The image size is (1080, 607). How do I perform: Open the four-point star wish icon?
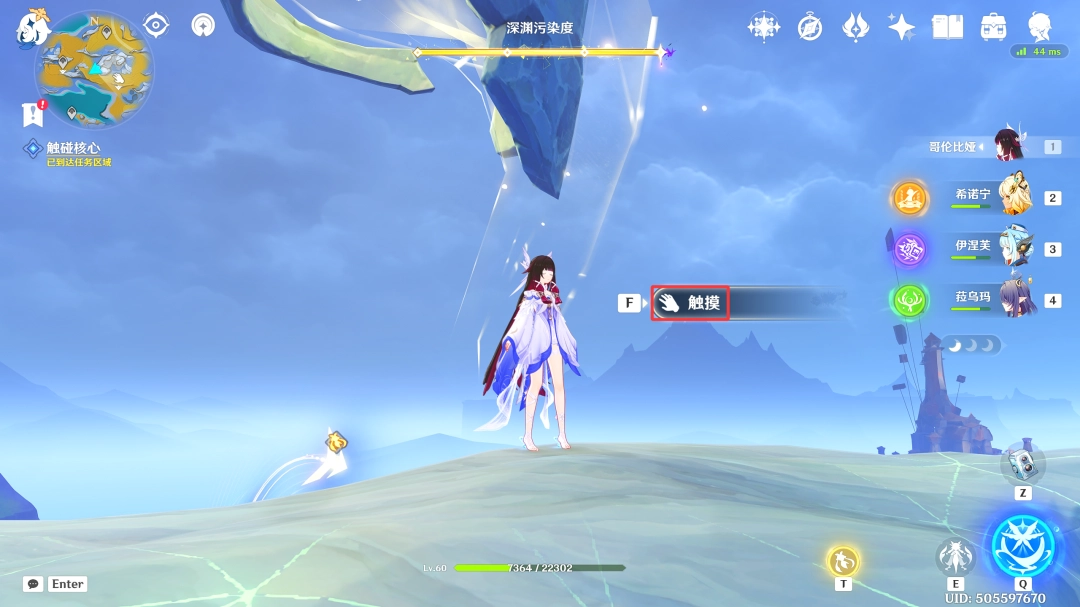click(901, 27)
